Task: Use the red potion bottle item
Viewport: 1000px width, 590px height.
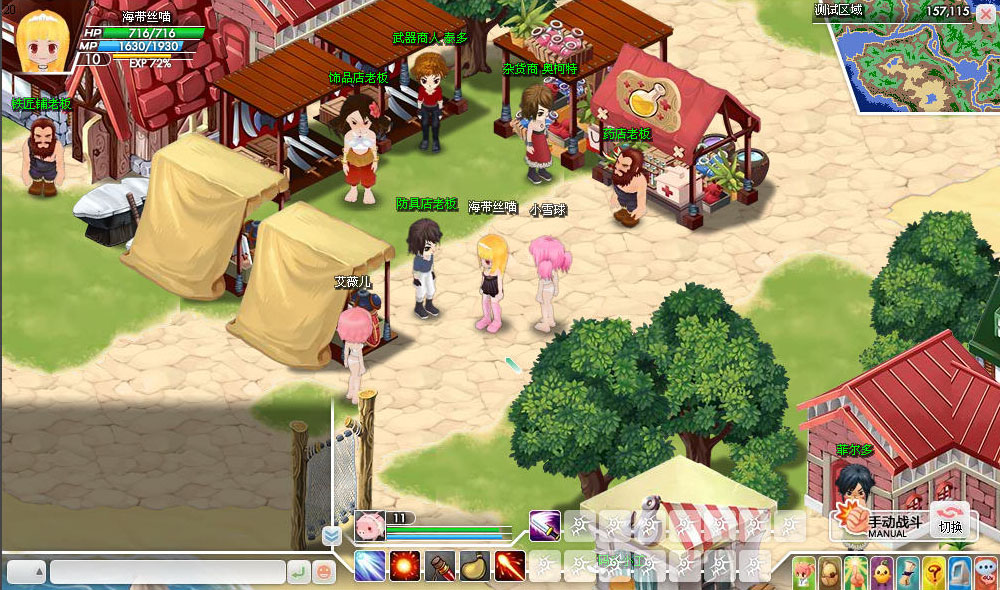Action: (x=440, y=566)
